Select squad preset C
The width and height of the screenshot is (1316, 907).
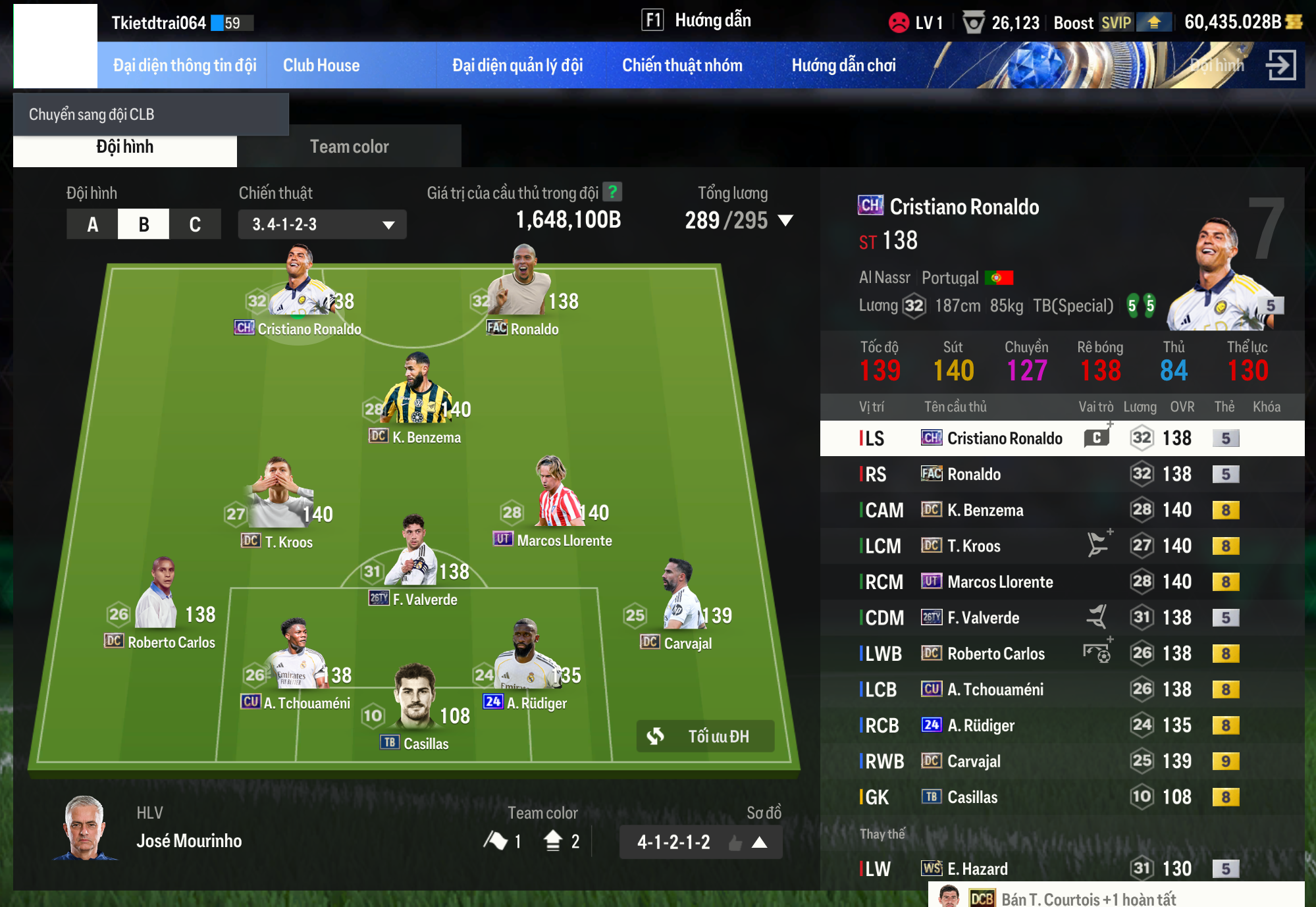195,224
